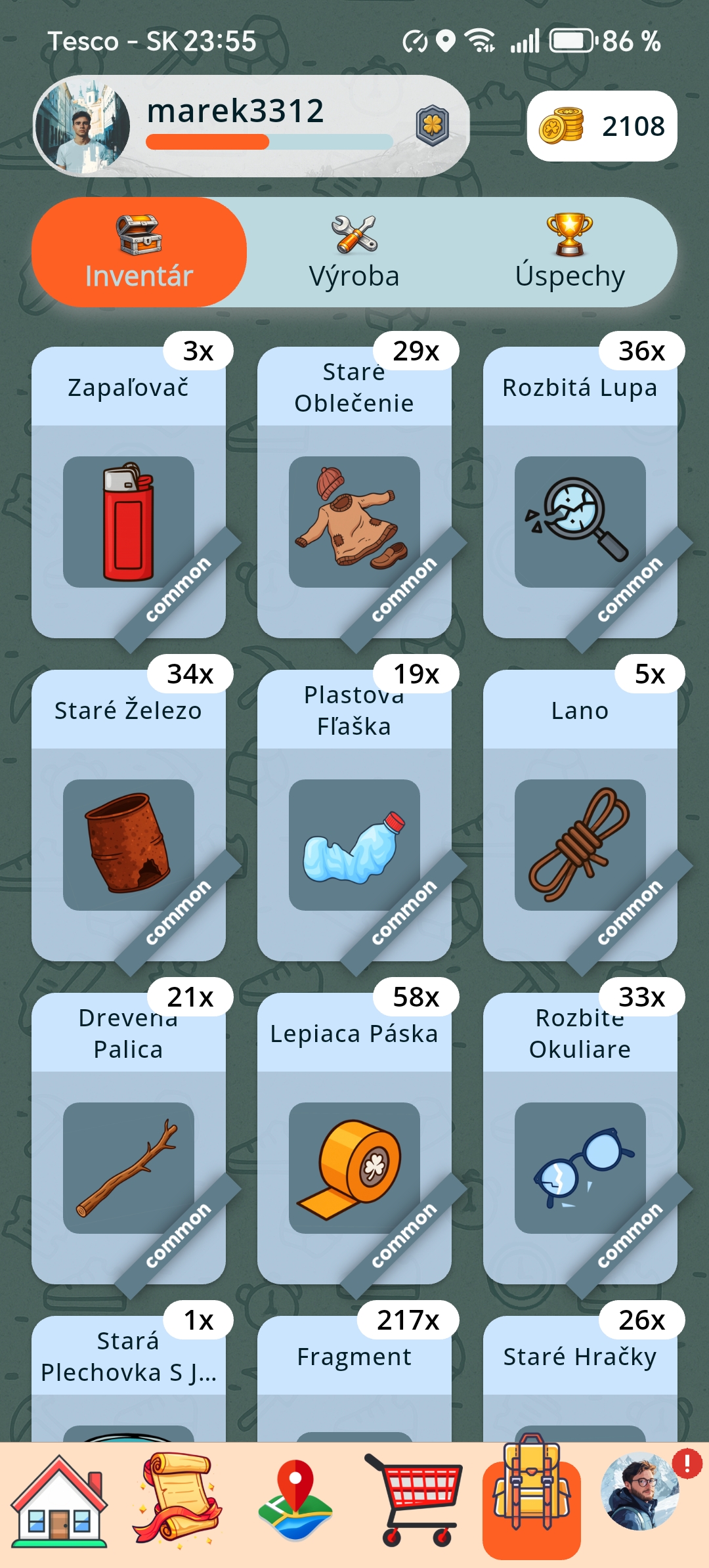Open the map pin navigation icon

click(295, 1502)
